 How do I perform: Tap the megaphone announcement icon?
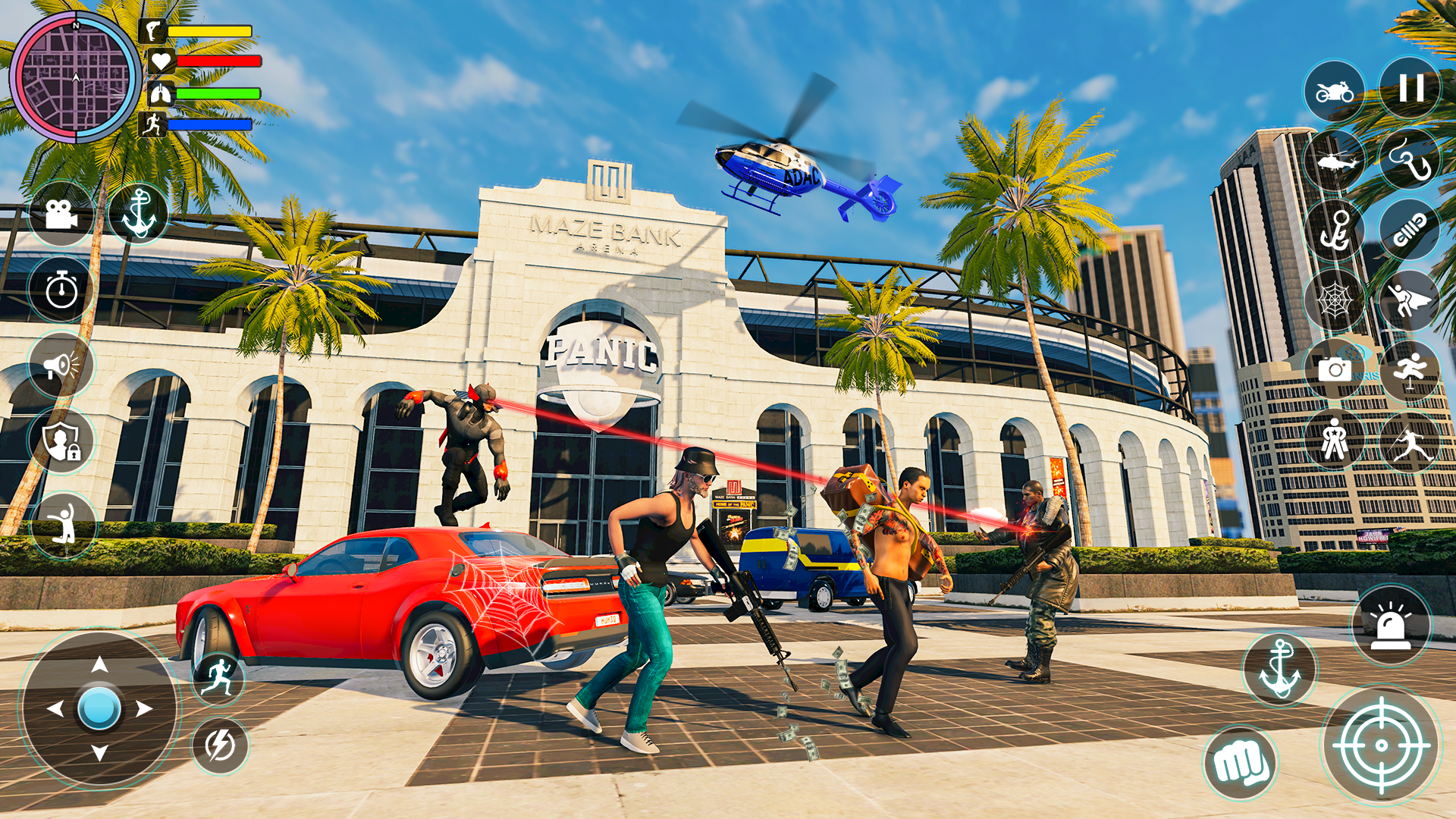[x=61, y=364]
